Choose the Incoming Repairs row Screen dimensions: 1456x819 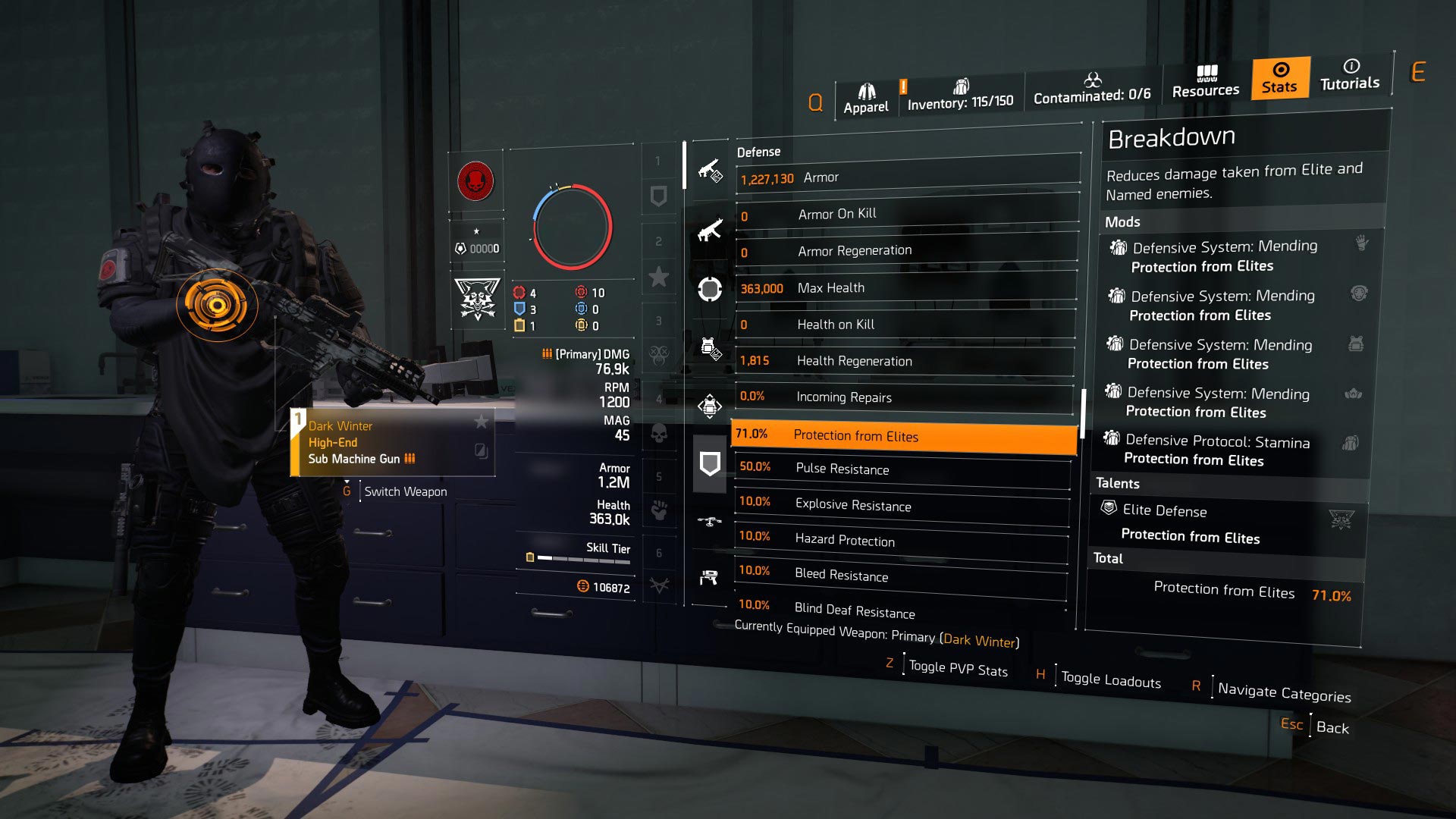903,397
